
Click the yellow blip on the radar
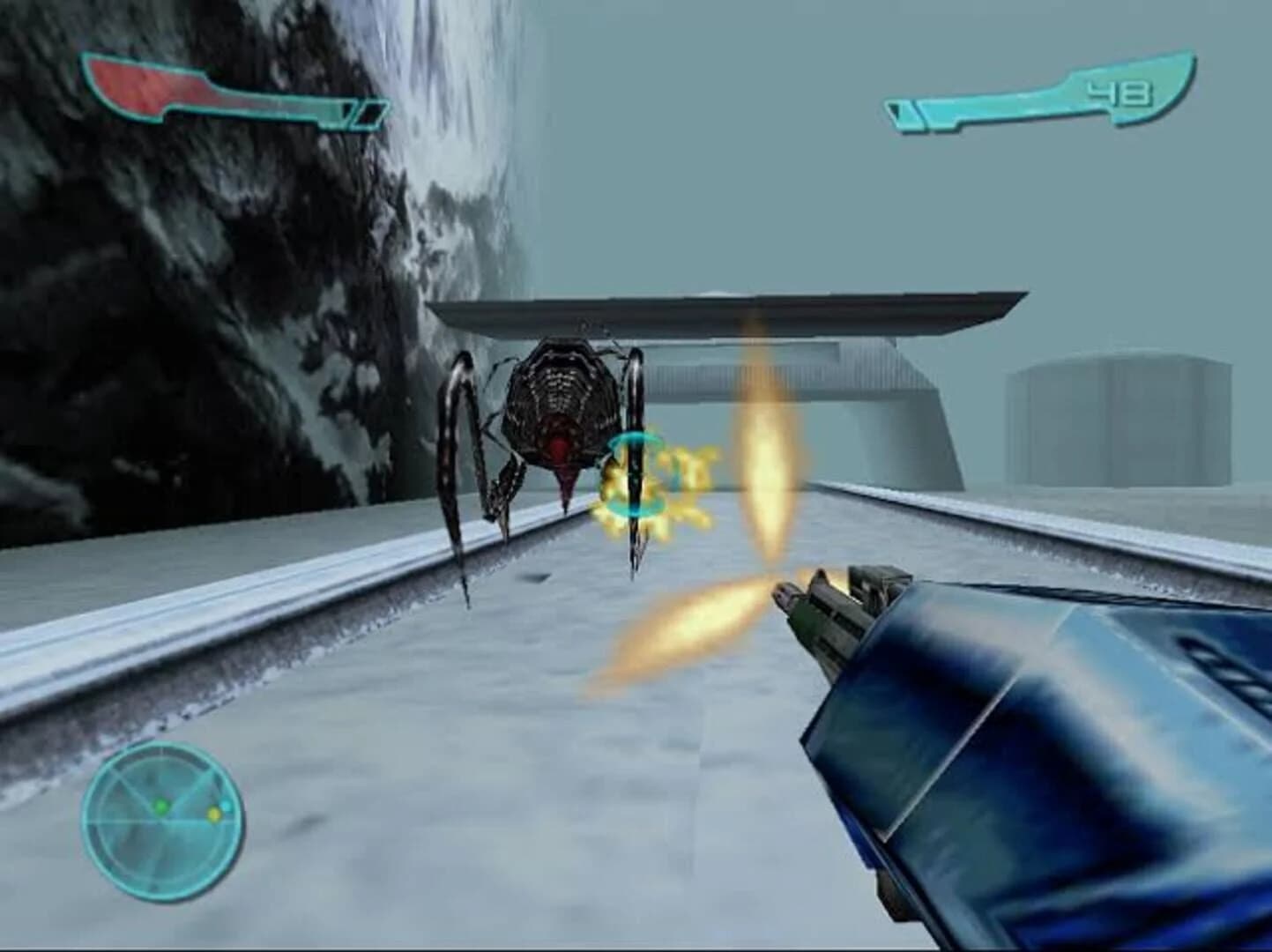point(214,814)
